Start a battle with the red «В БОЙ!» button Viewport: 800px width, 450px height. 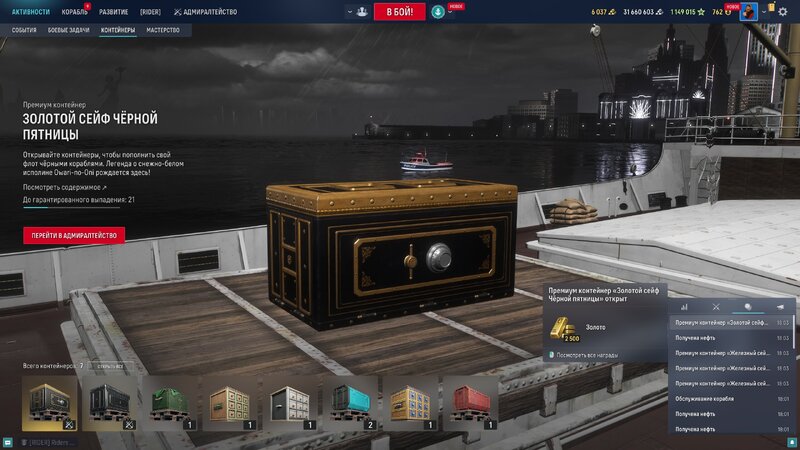pos(399,12)
